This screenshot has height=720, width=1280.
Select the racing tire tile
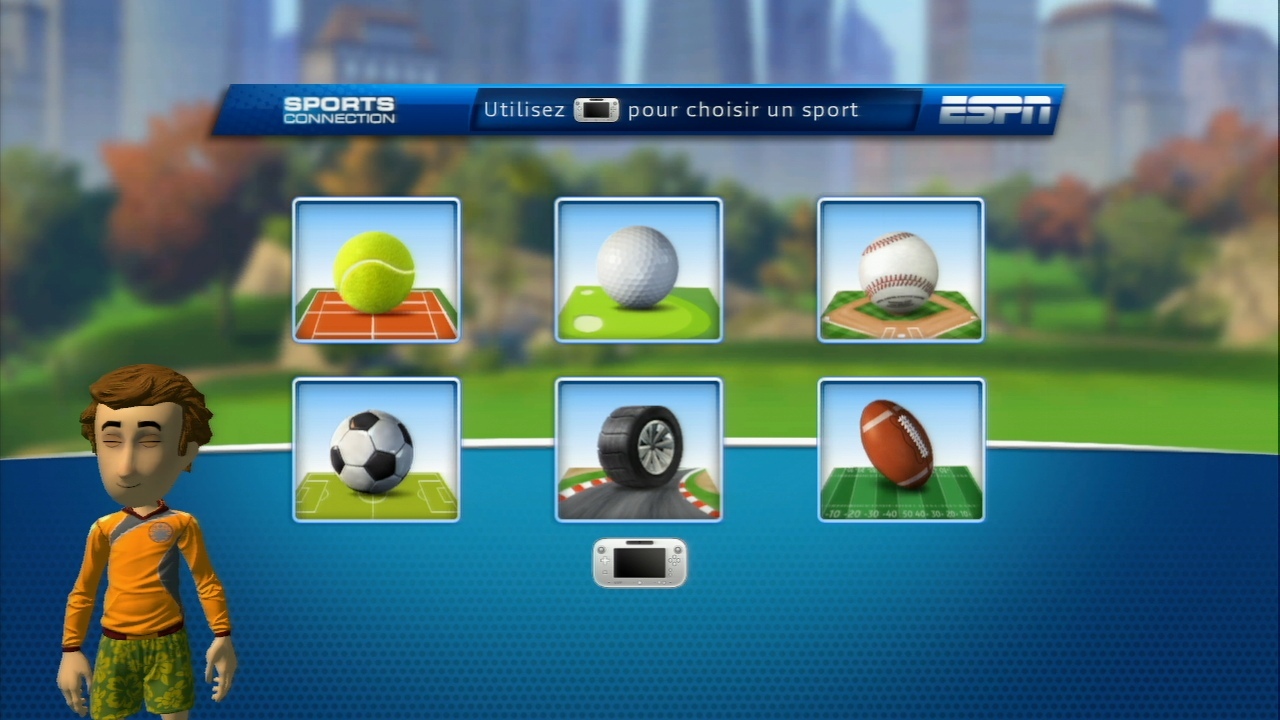point(638,450)
